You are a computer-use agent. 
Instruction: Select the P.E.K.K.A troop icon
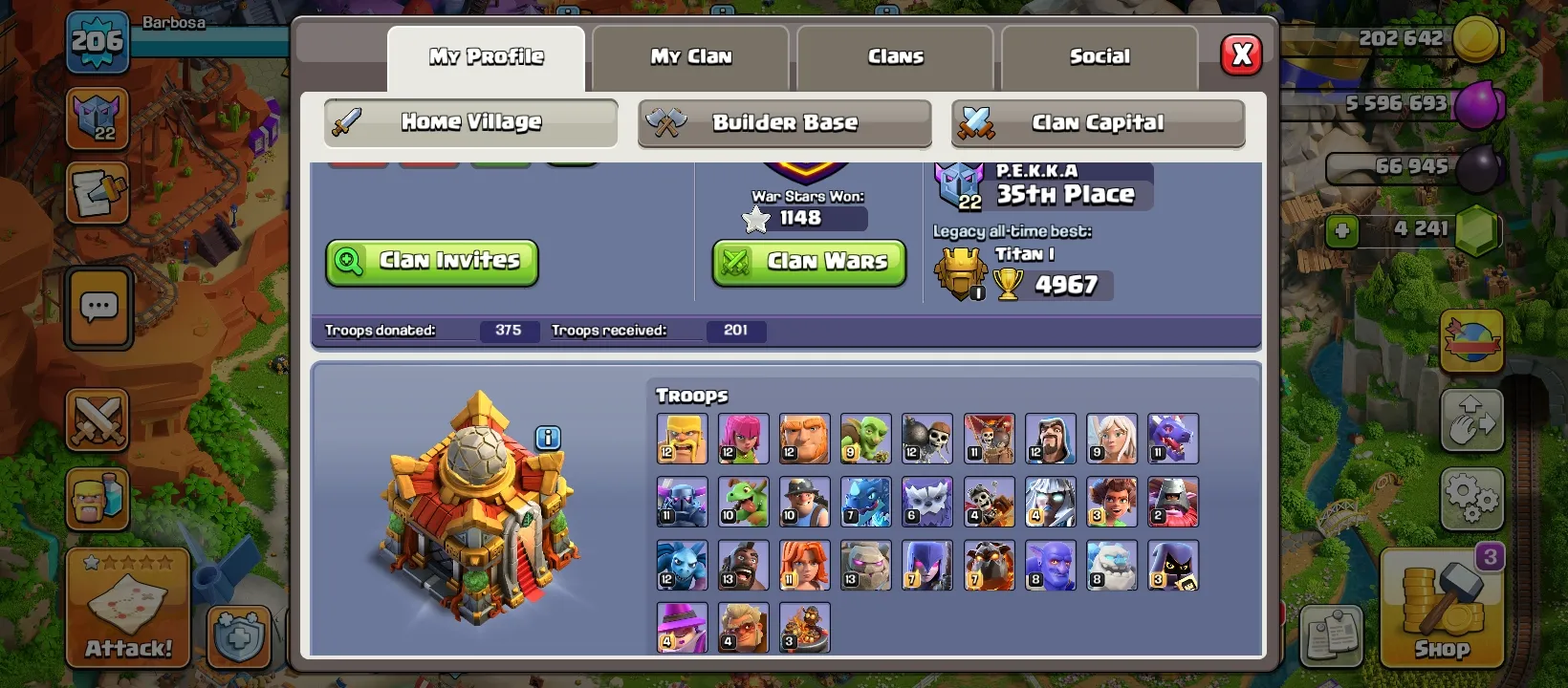point(681,502)
